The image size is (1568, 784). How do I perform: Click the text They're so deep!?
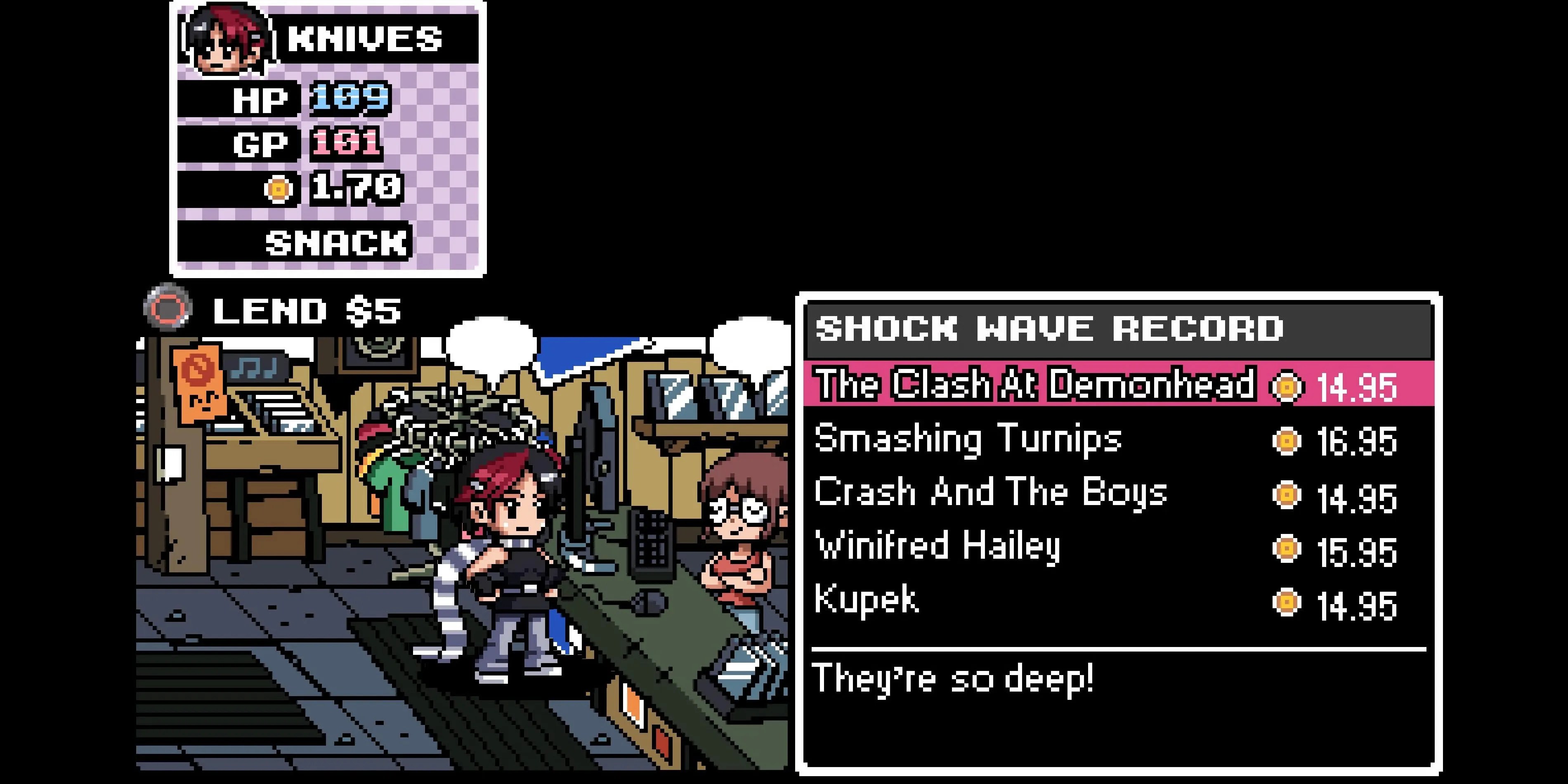pyautogui.click(x=956, y=678)
